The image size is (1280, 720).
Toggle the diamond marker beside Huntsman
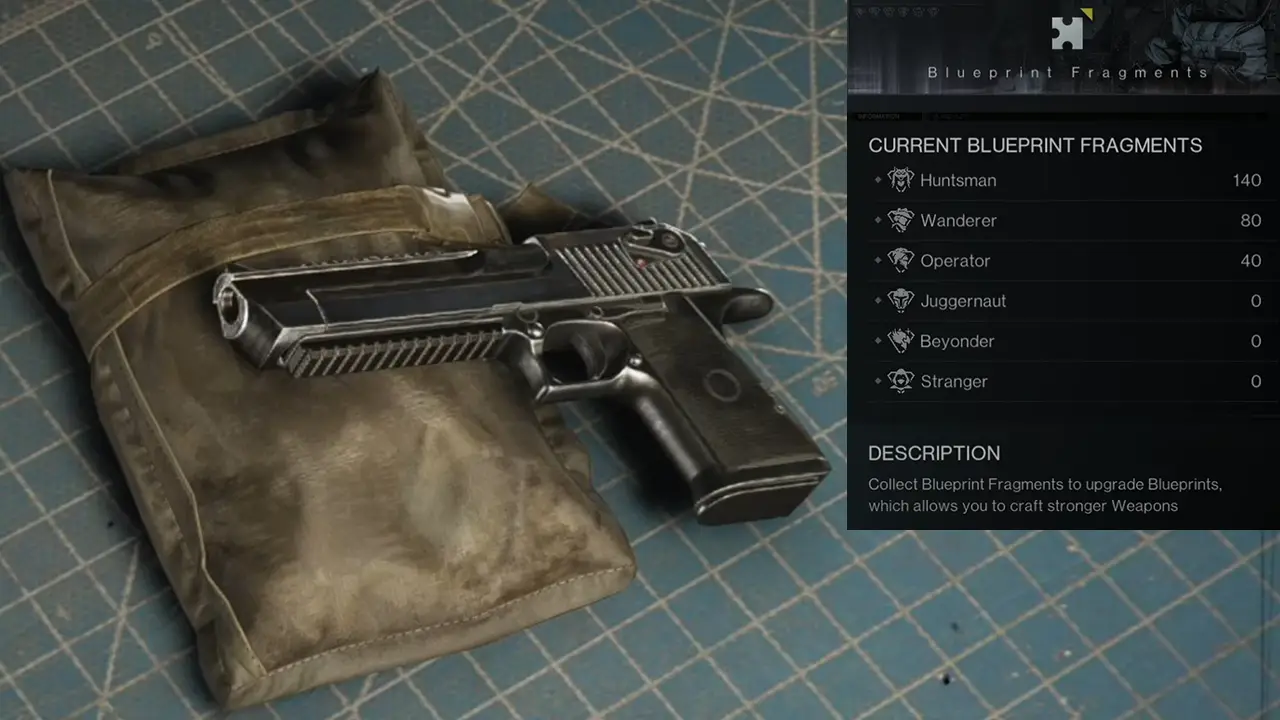click(880, 181)
